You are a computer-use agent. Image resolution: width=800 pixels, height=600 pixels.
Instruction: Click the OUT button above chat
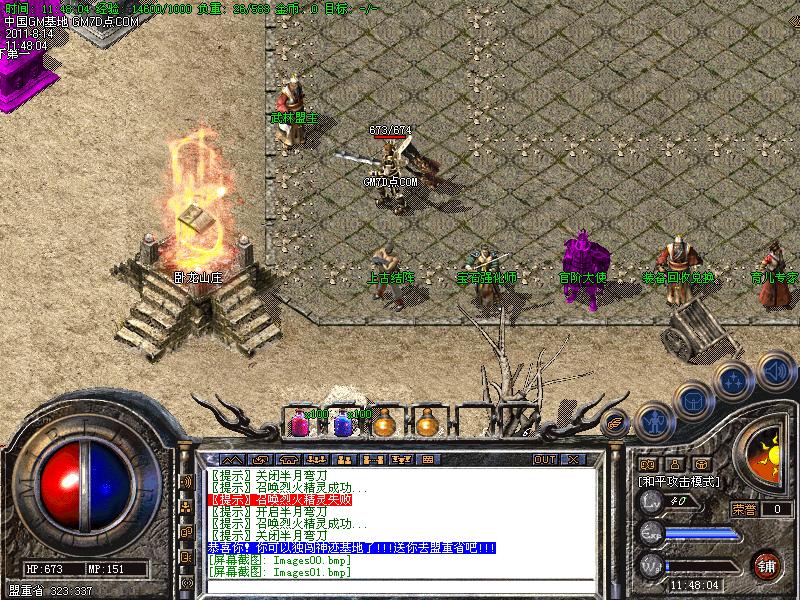pos(544,459)
